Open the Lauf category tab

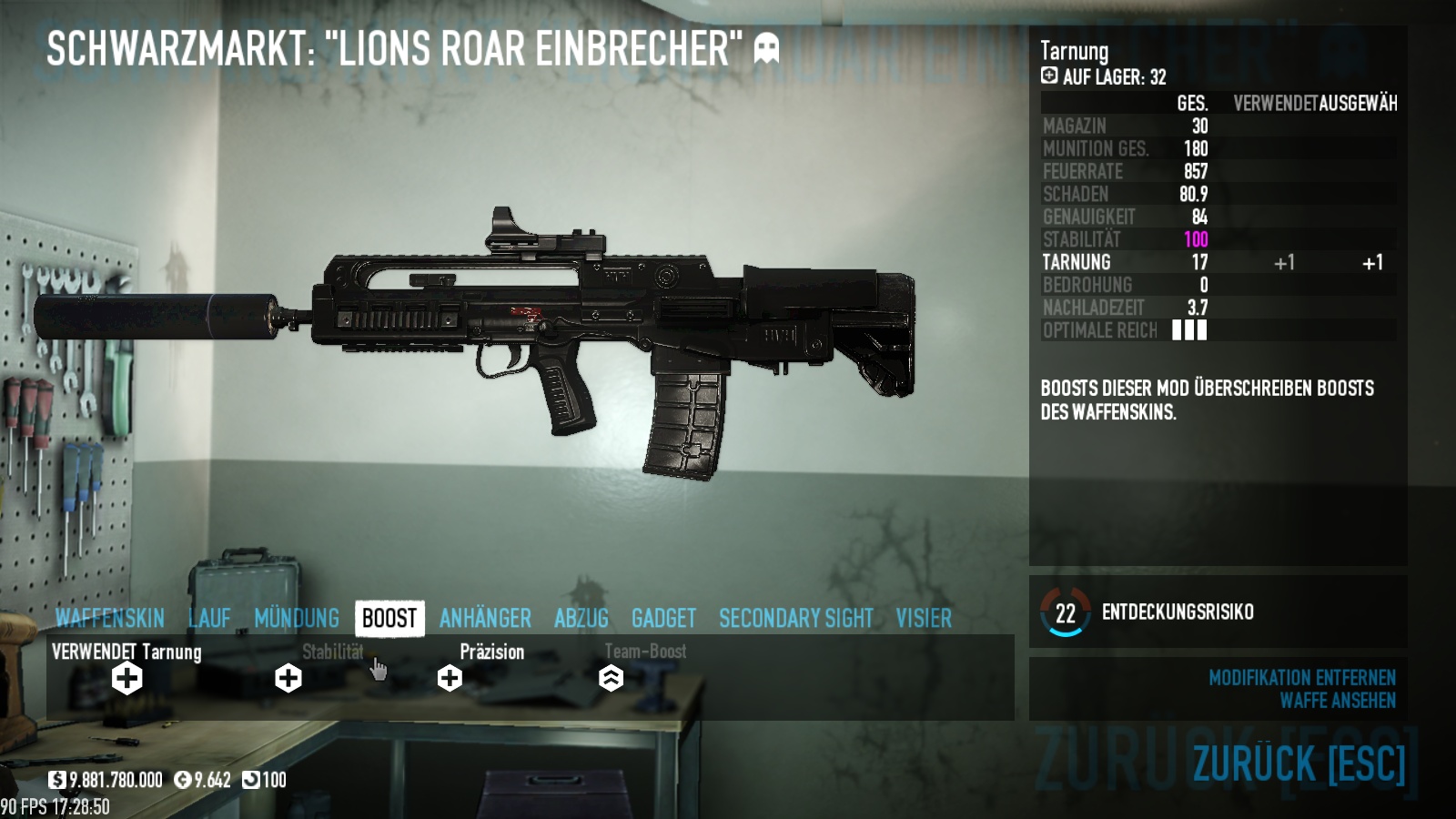coord(209,619)
